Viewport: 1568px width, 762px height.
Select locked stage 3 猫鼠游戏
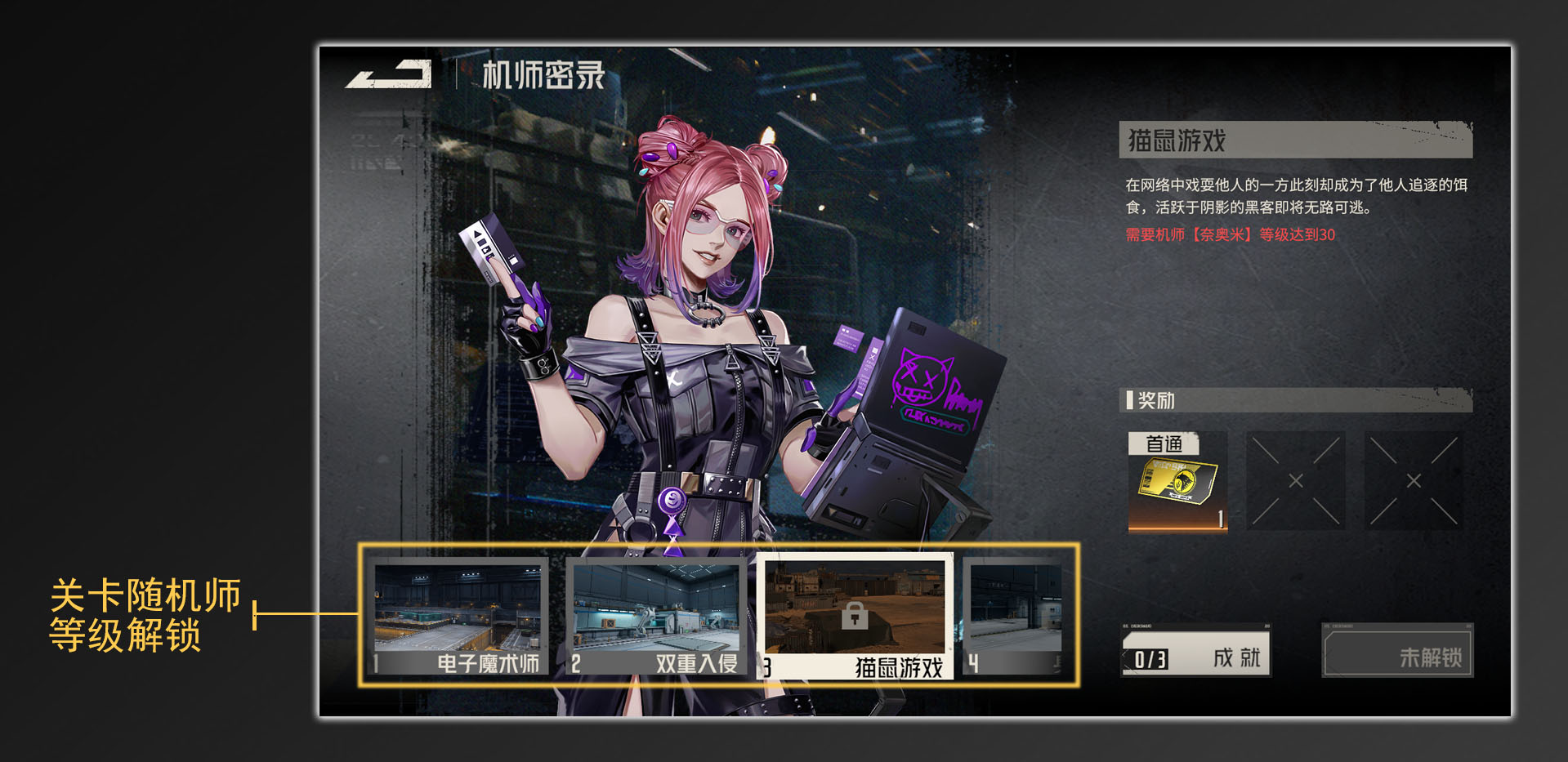(x=855, y=617)
